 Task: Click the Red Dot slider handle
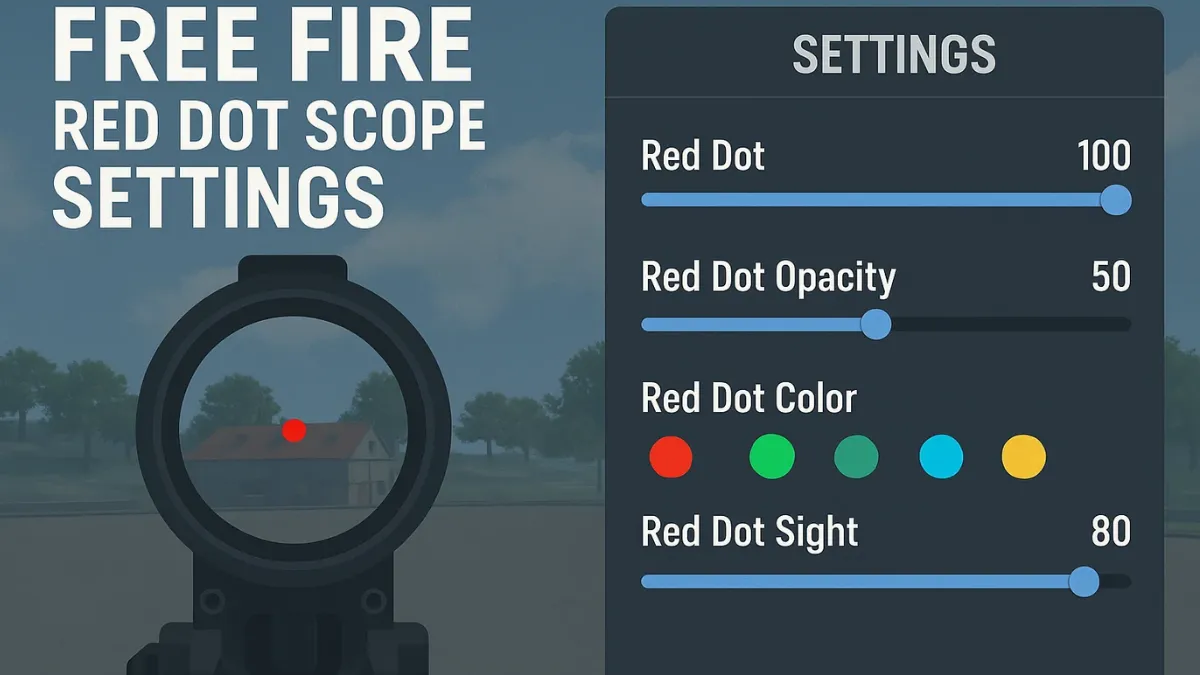pyautogui.click(x=1115, y=200)
